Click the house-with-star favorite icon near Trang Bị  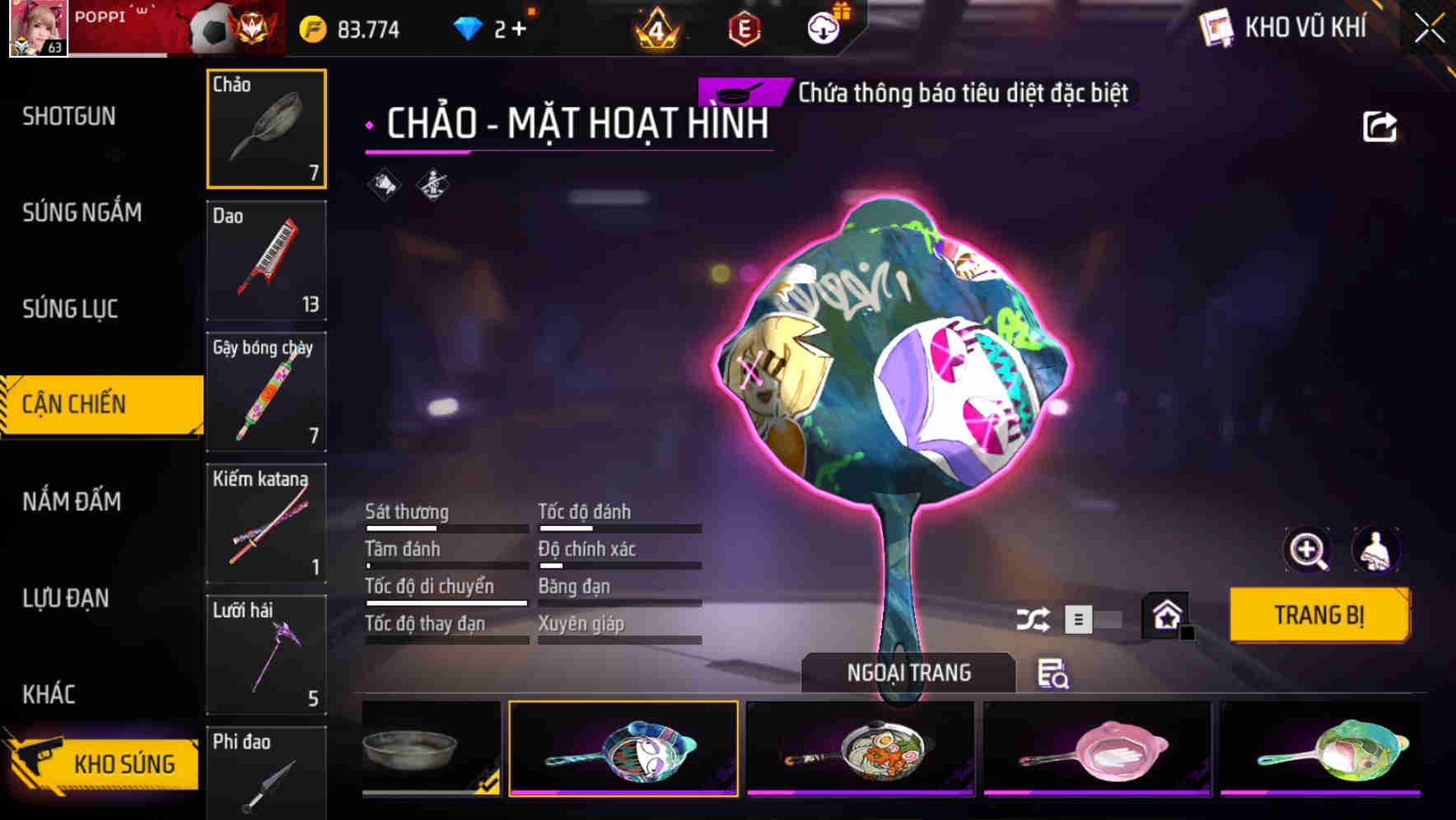click(1164, 615)
